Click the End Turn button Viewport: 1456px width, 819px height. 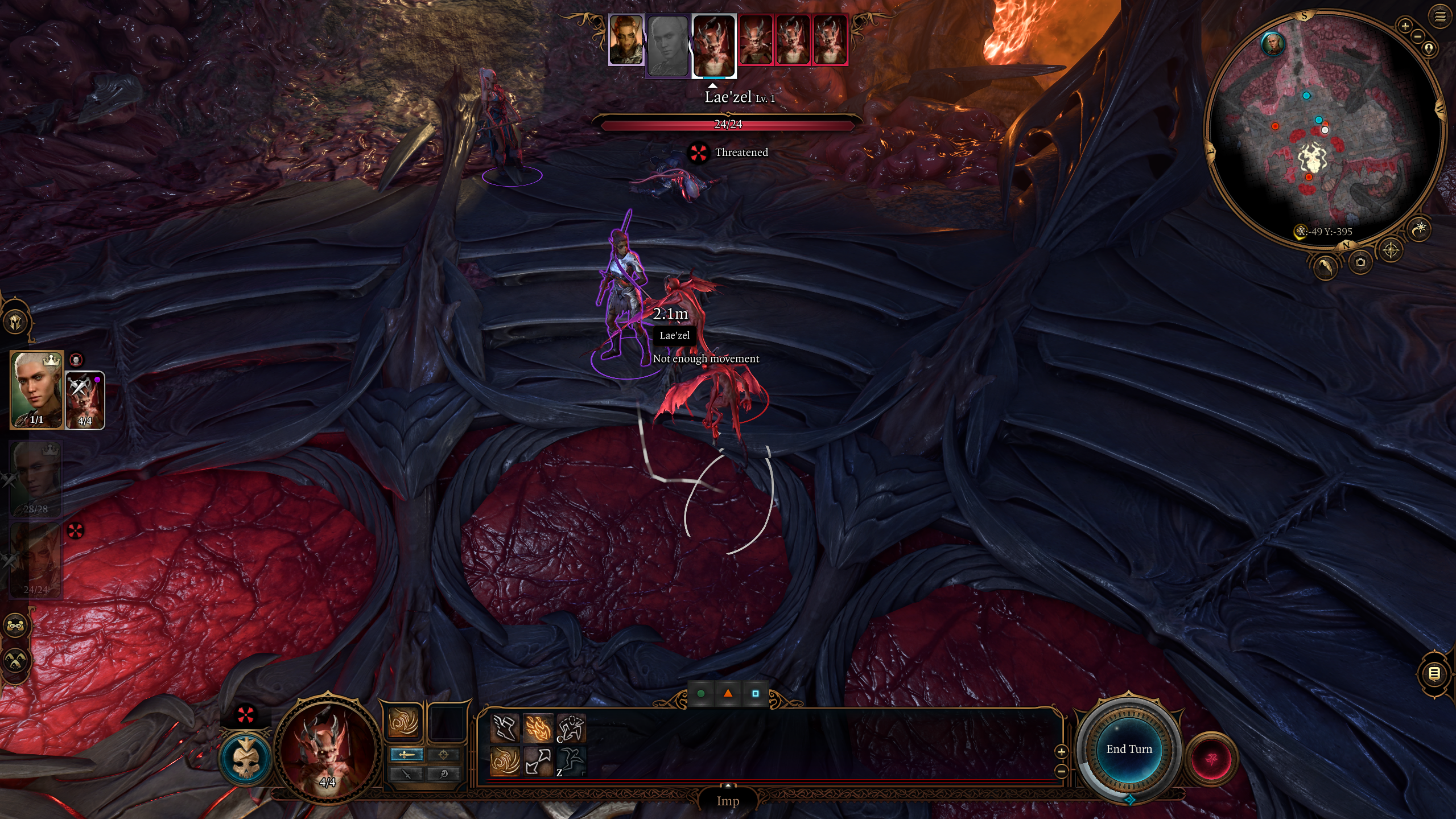pos(1131,749)
